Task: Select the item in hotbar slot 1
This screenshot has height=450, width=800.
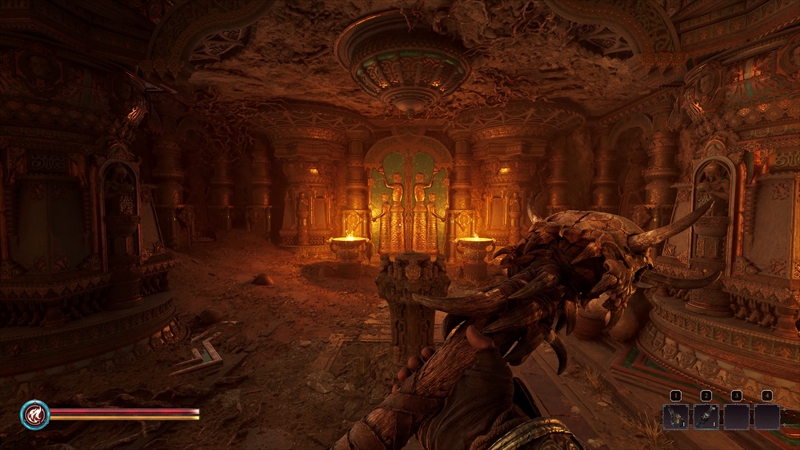Action: coord(675,416)
